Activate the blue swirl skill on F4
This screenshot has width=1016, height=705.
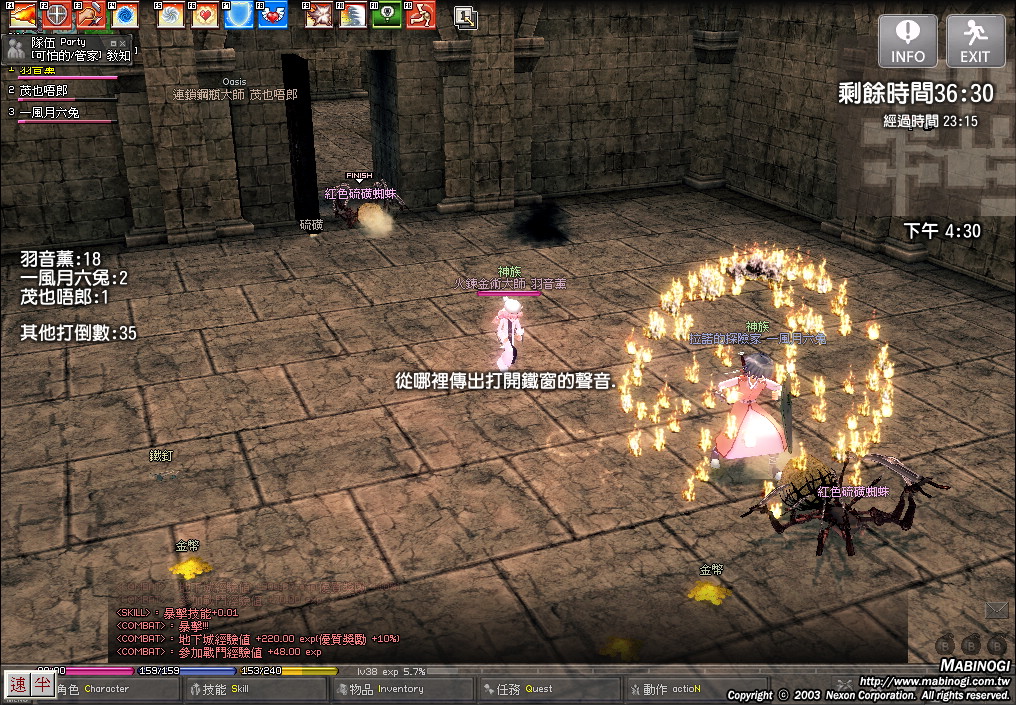124,15
